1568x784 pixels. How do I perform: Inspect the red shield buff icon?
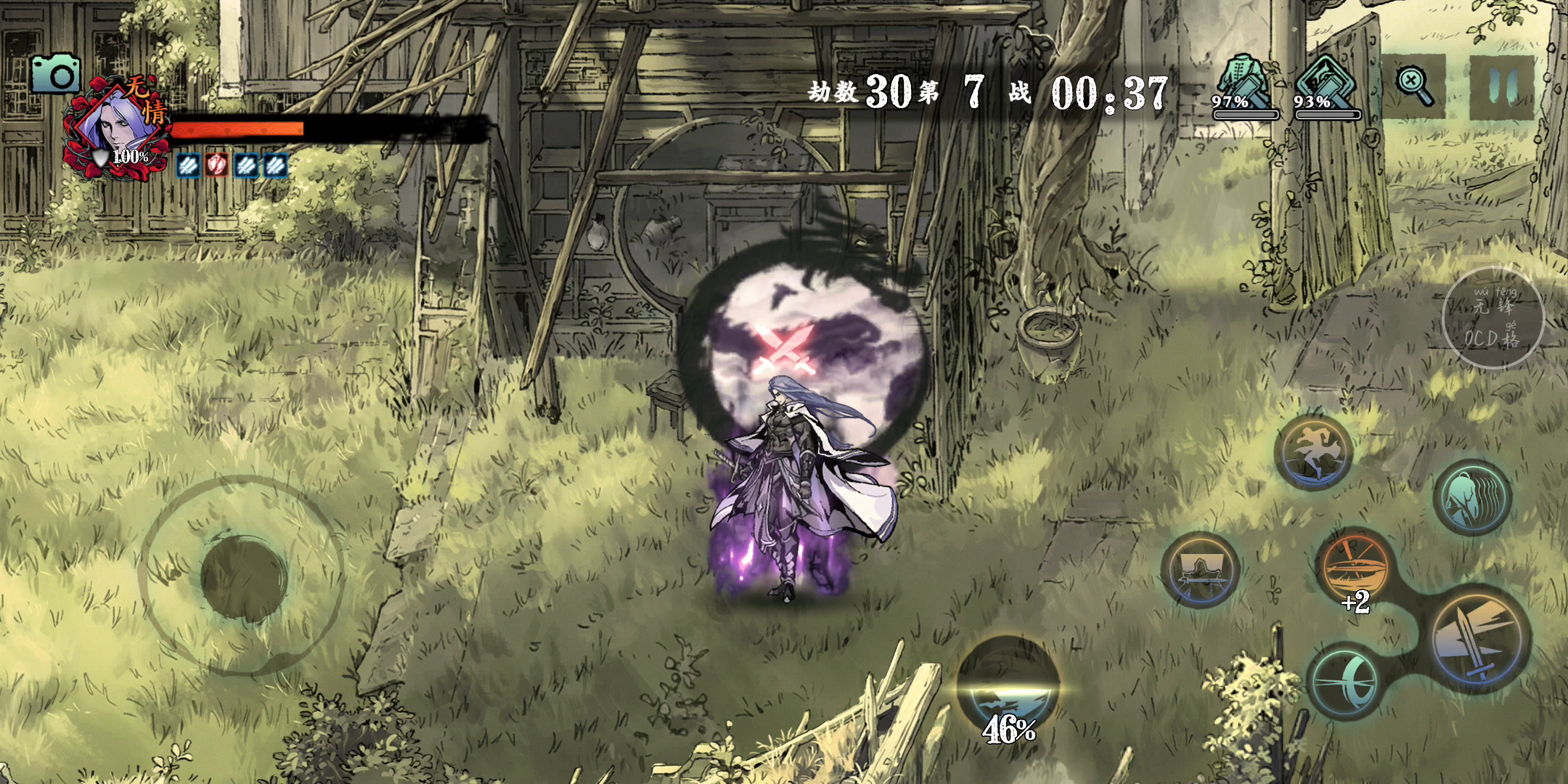216,166
